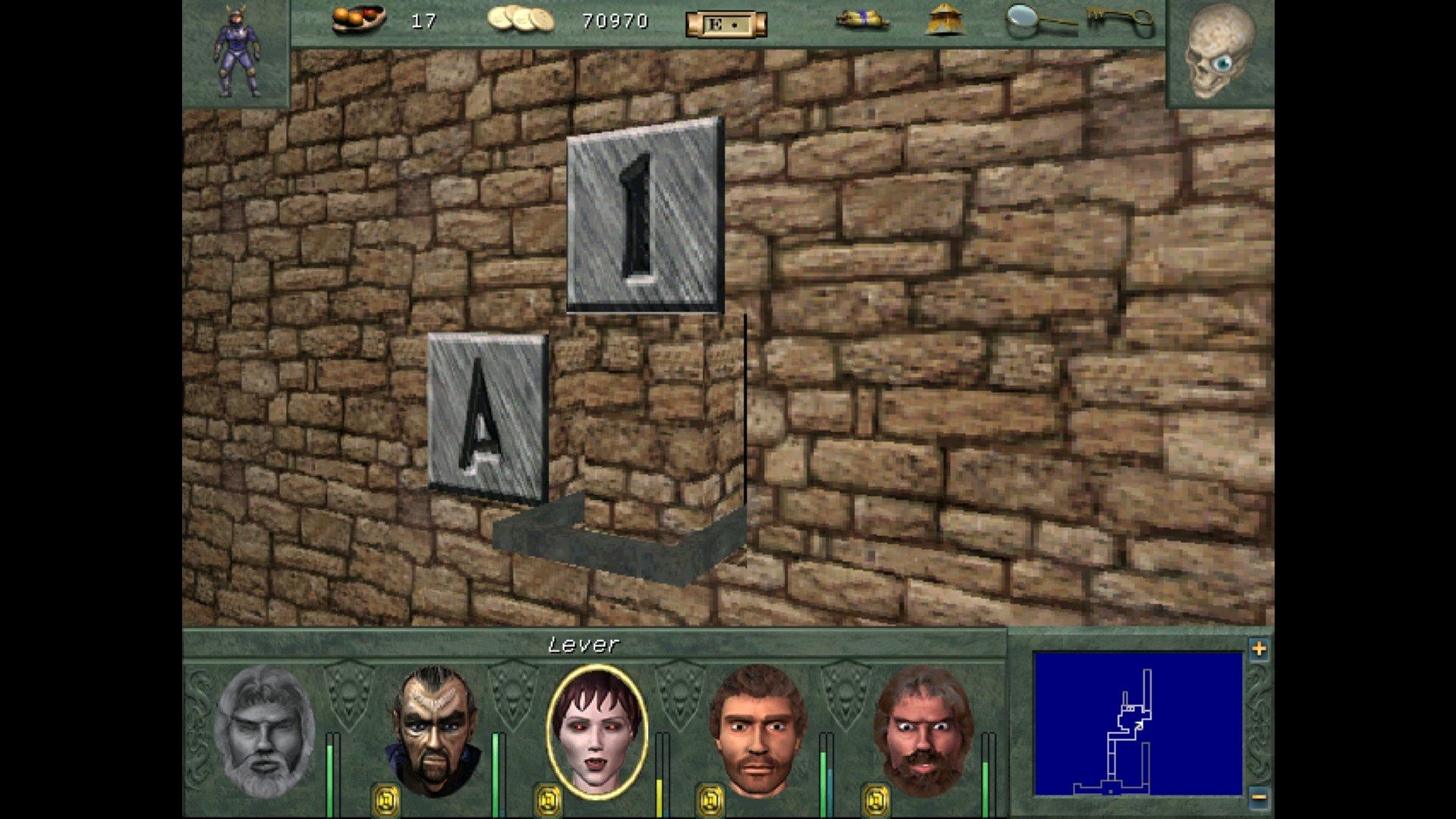Screen dimensions: 1456x819
Task: Click the food rations dish icon
Action: coord(359,19)
